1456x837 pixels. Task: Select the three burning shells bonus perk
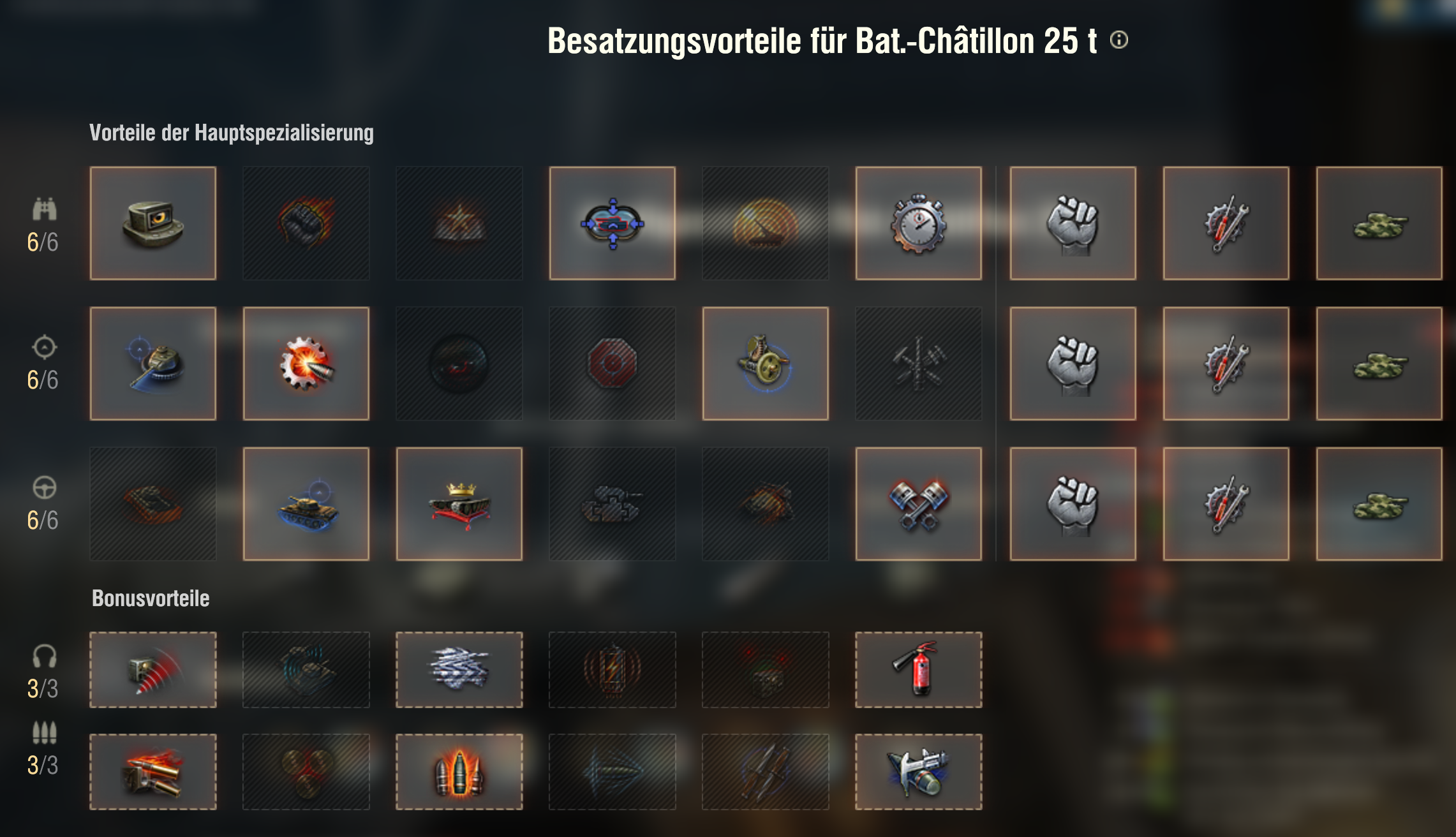[x=459, y=772]
